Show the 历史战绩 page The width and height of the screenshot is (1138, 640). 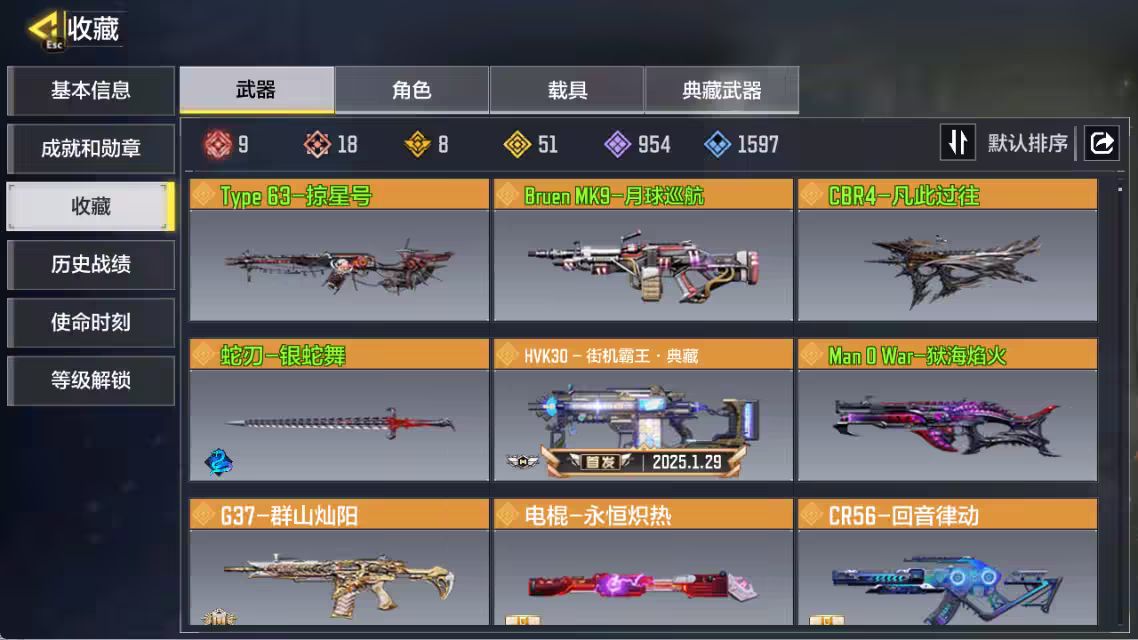tap(91, 265)
